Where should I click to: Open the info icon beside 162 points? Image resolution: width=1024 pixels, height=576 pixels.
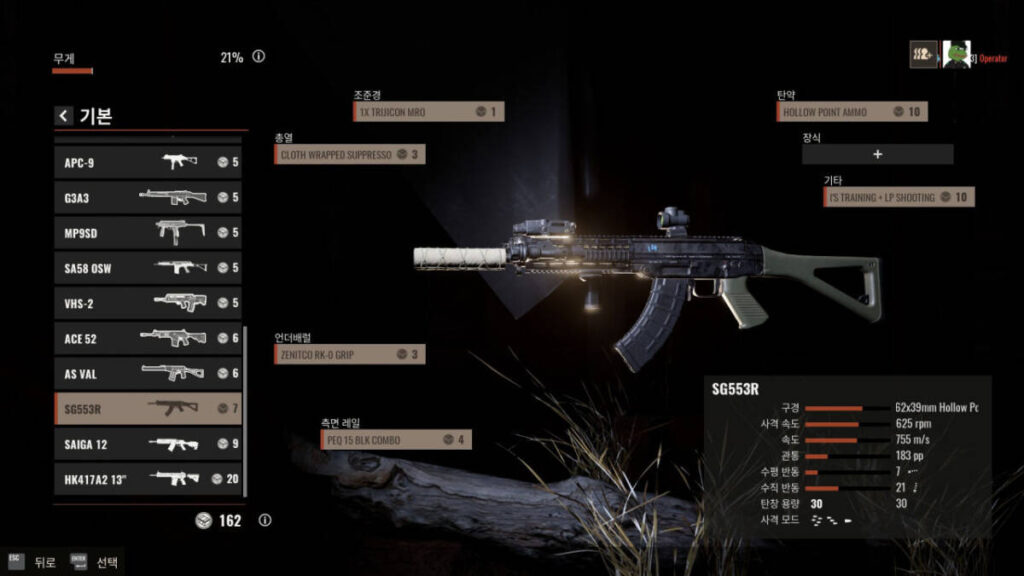coord(265,520)
